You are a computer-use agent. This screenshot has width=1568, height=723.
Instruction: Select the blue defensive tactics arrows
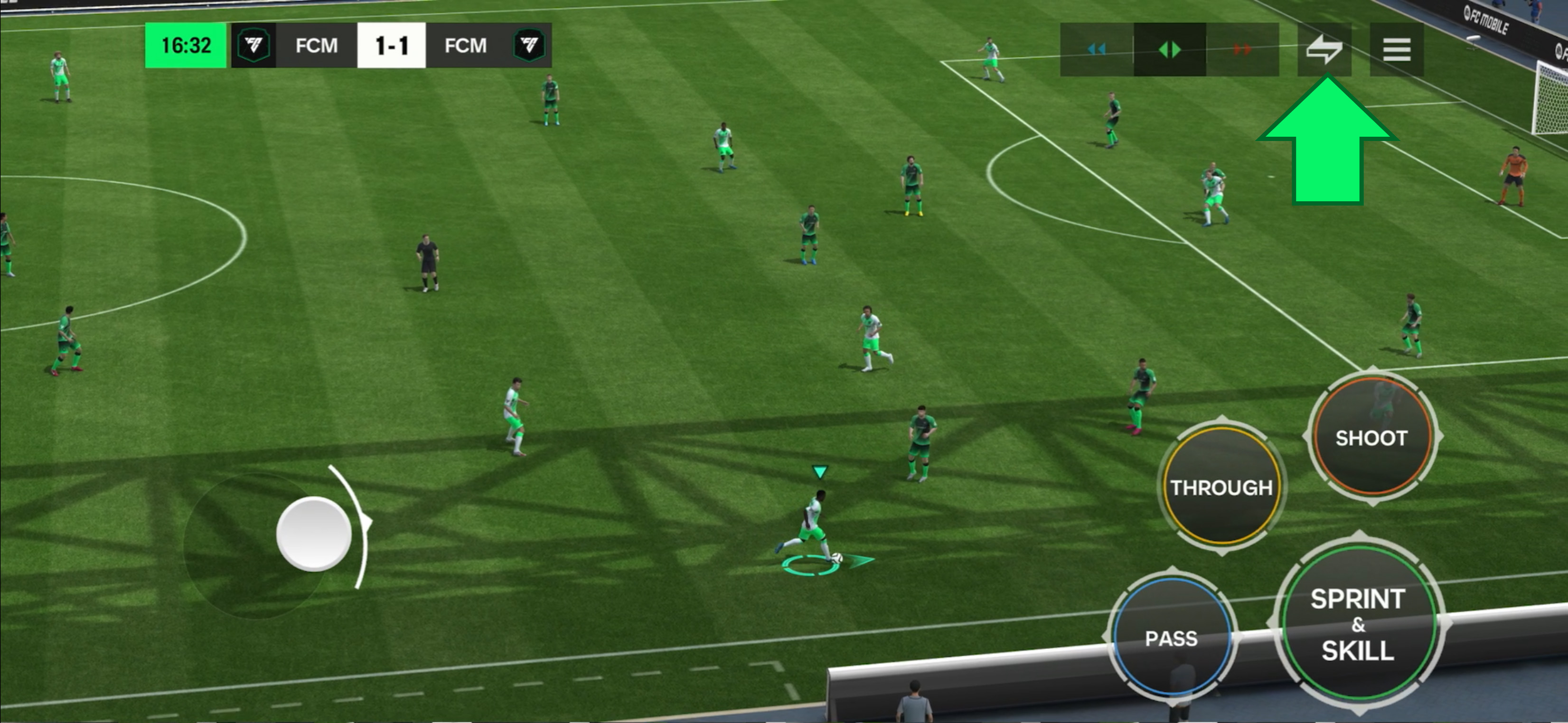pyautogui.click(x=1096, y=49)
